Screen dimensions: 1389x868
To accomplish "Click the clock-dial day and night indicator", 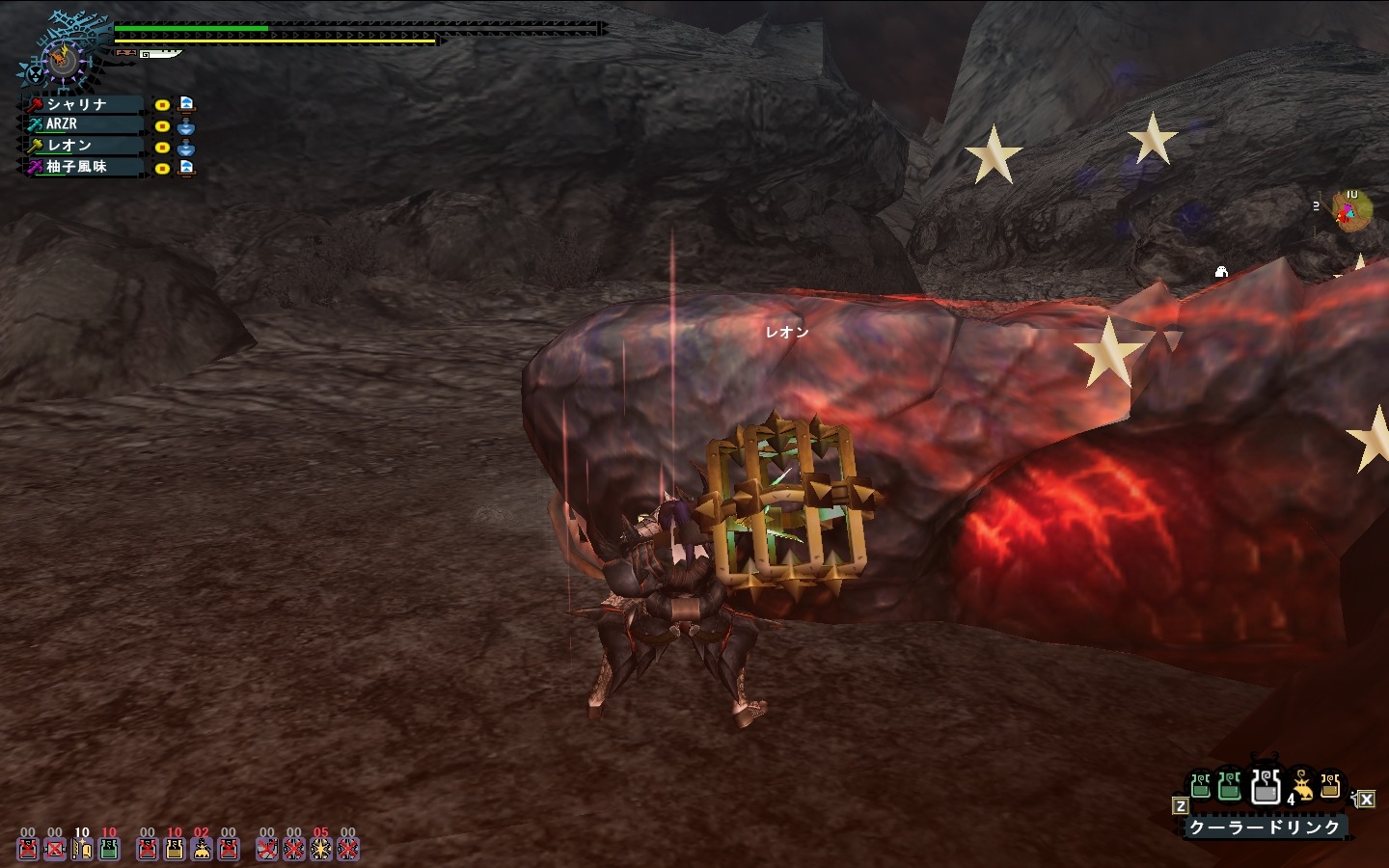I will click(62, 60).
